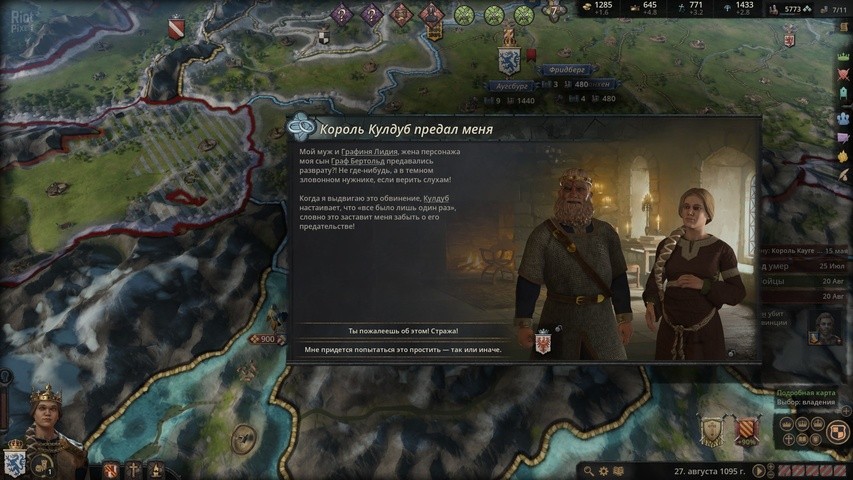Open the player character portrait

coord(44,421)
